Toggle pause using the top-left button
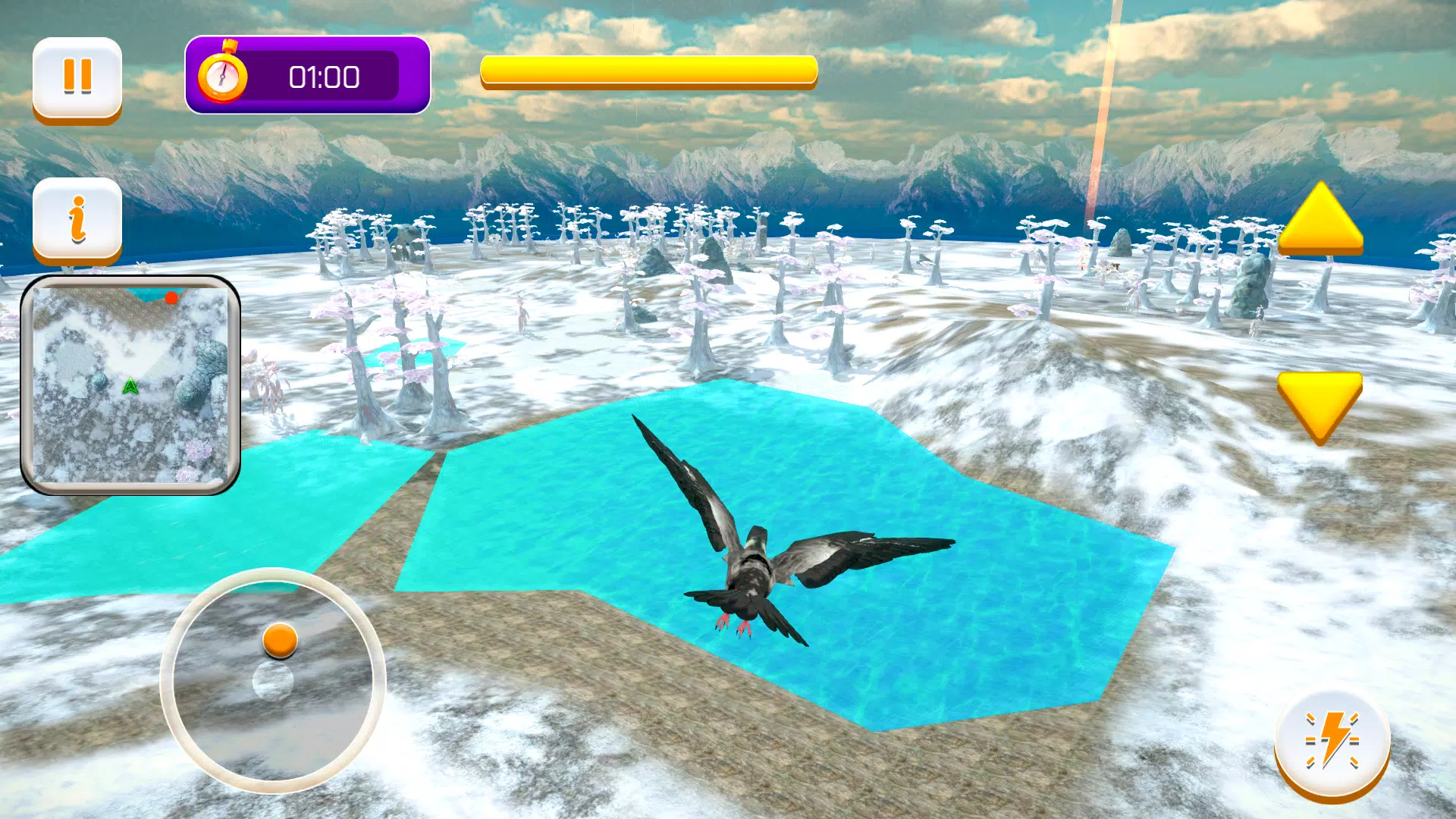Viewport: 1456px width, 819px height. pos(76,76)
